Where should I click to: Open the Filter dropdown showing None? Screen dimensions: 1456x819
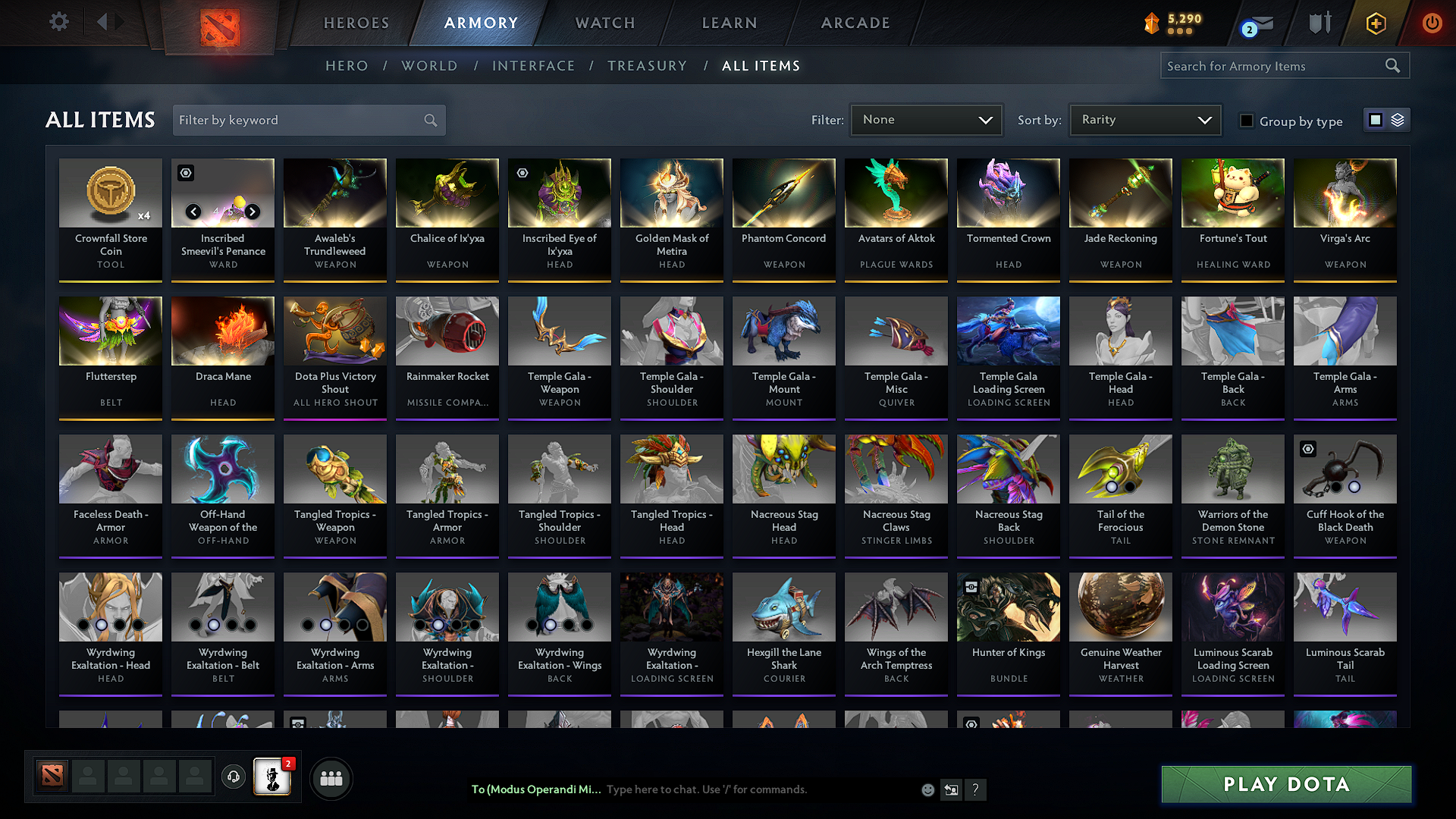(926, 119)
